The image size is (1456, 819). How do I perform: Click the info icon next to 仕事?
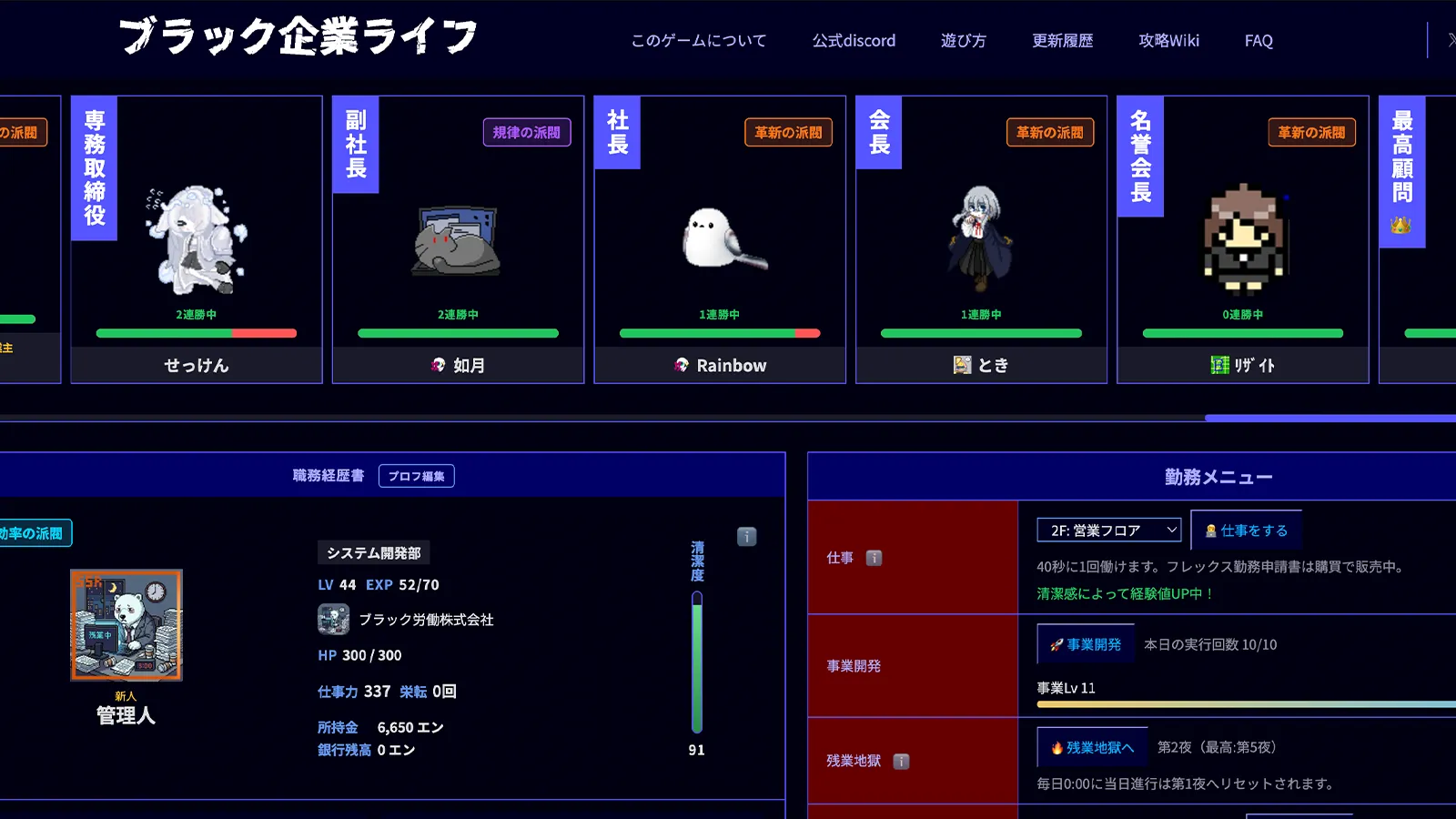[875, 558]
